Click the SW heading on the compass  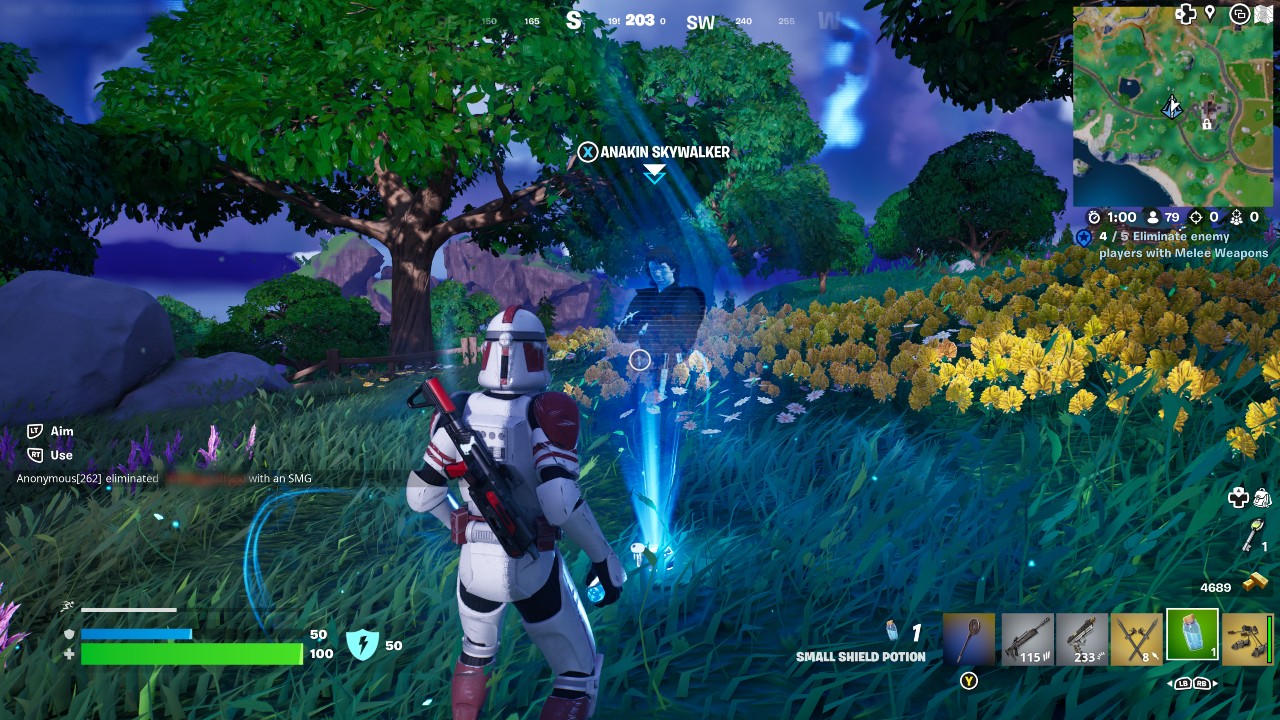pos(700,22)
